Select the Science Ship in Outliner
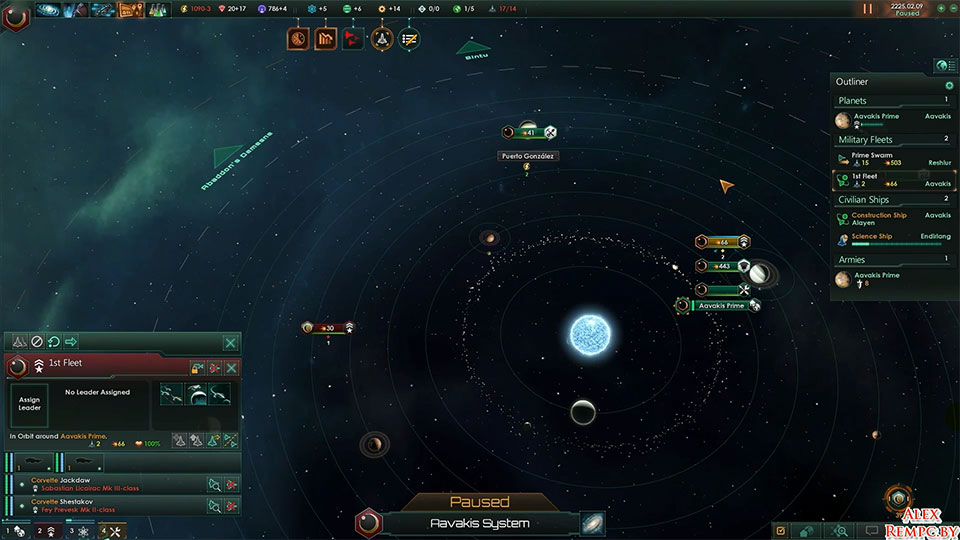960x540 pixels. tap(872, 236)
